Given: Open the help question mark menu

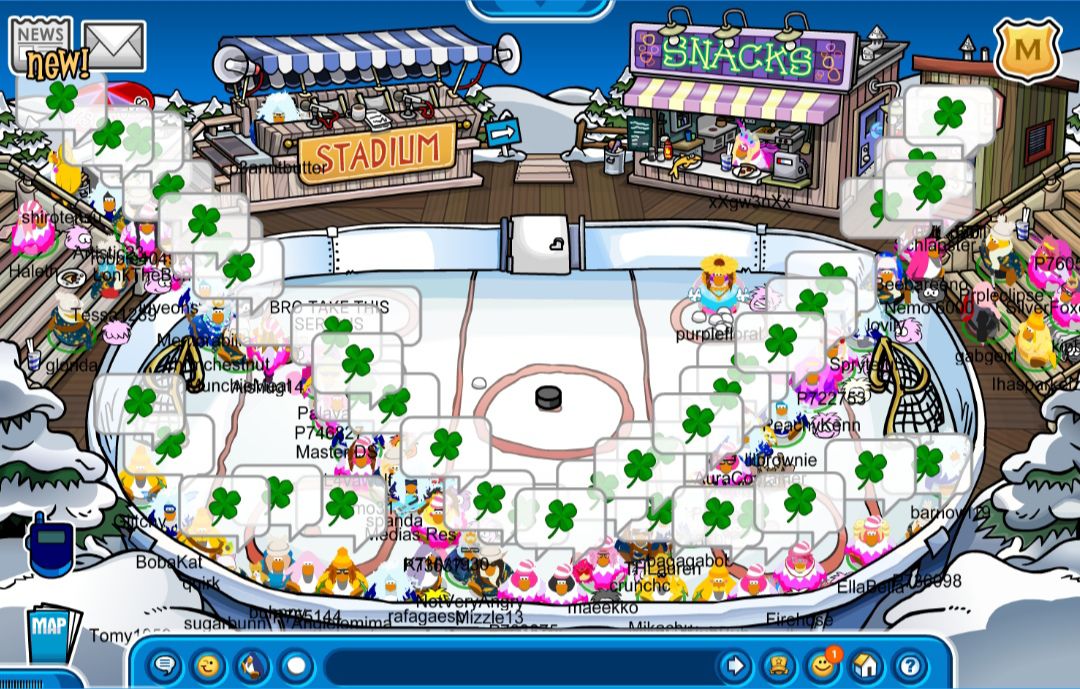Looking at the screenshot, I should point(910,665).
